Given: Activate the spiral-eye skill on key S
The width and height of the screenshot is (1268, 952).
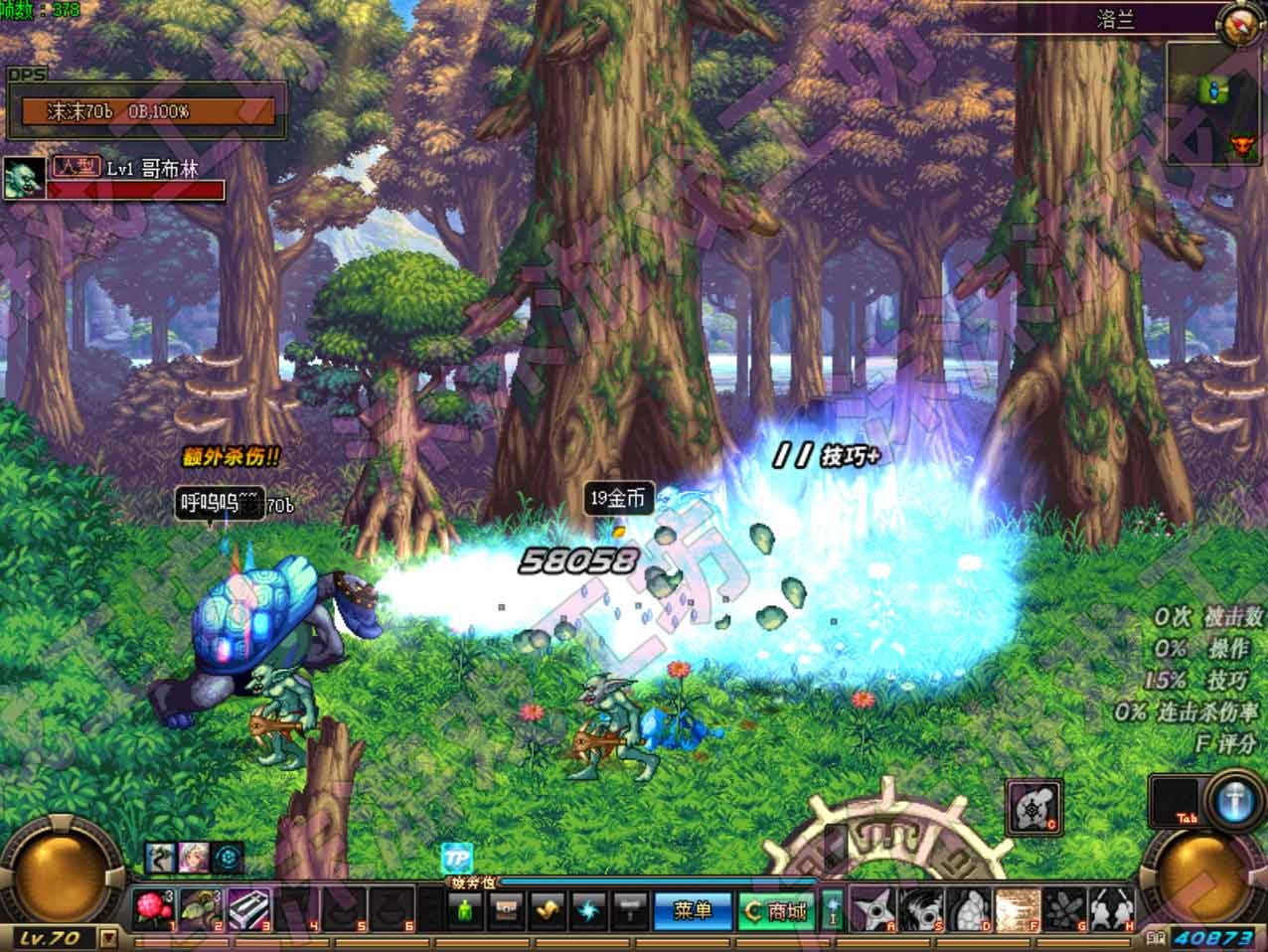Looking at the screenshot, I should [921, 909].
